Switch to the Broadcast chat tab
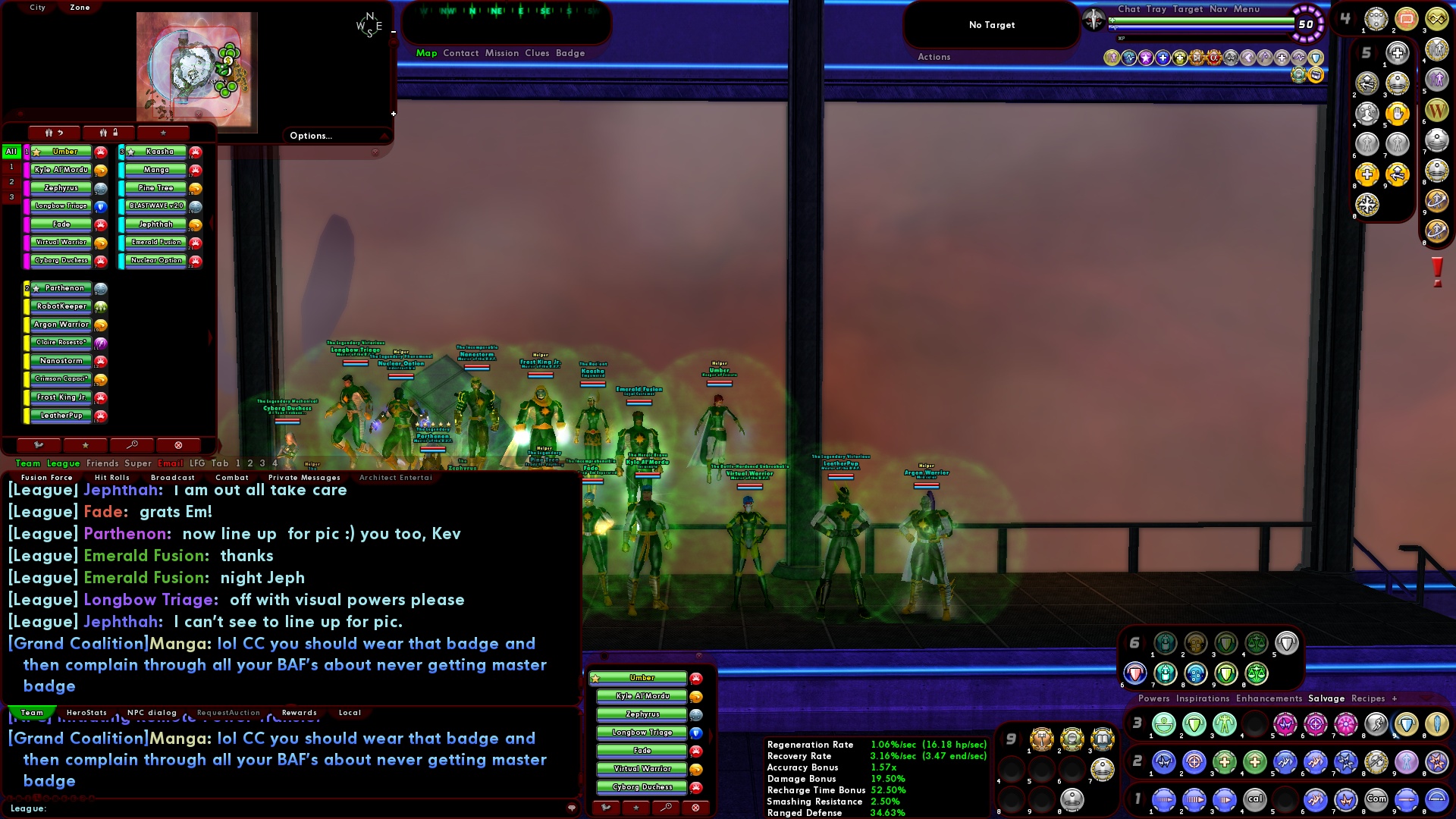 pos(172,477)
